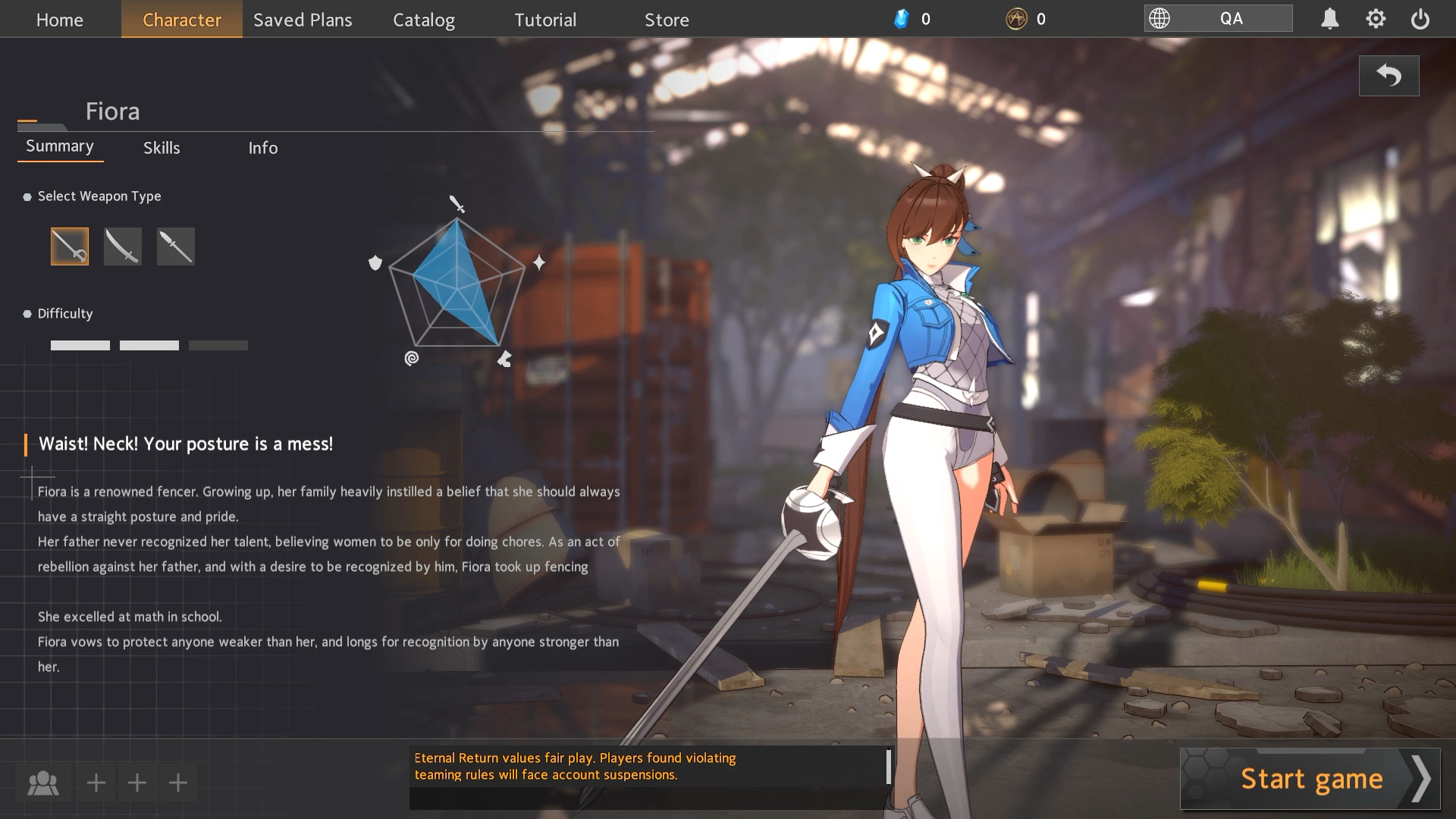Choose the curved two-handed sword weapon
The width and height of the screenshot is (1456, 819).
[x=123, y=246]
